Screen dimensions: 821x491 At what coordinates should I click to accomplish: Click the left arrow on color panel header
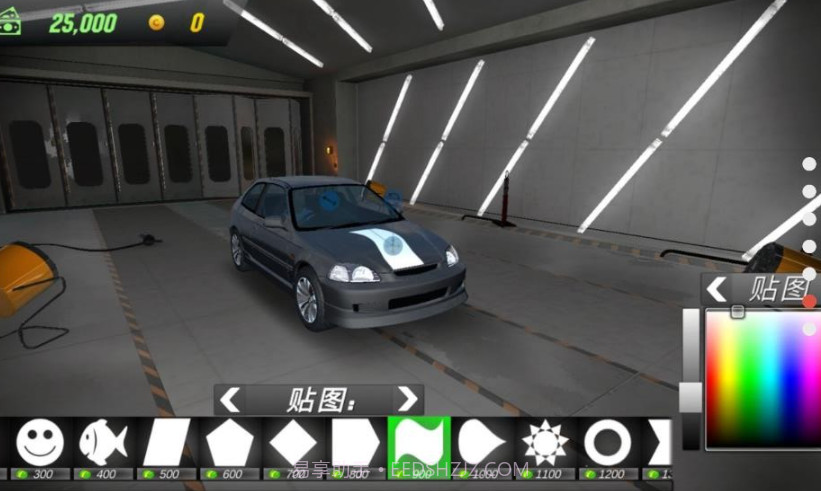pyautogui.click(x=717, y=290)
